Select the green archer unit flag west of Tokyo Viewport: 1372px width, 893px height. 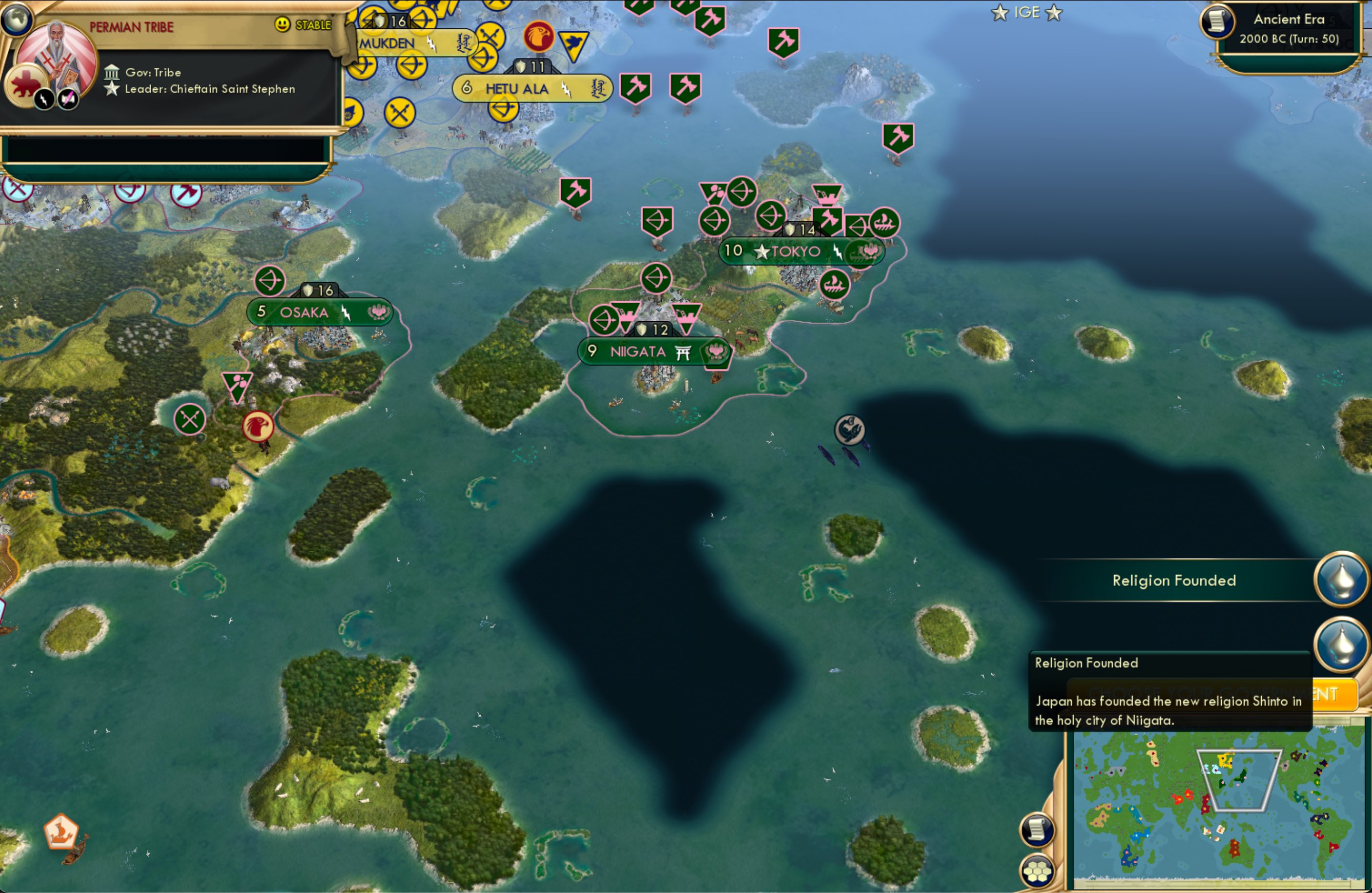[657, 278]
